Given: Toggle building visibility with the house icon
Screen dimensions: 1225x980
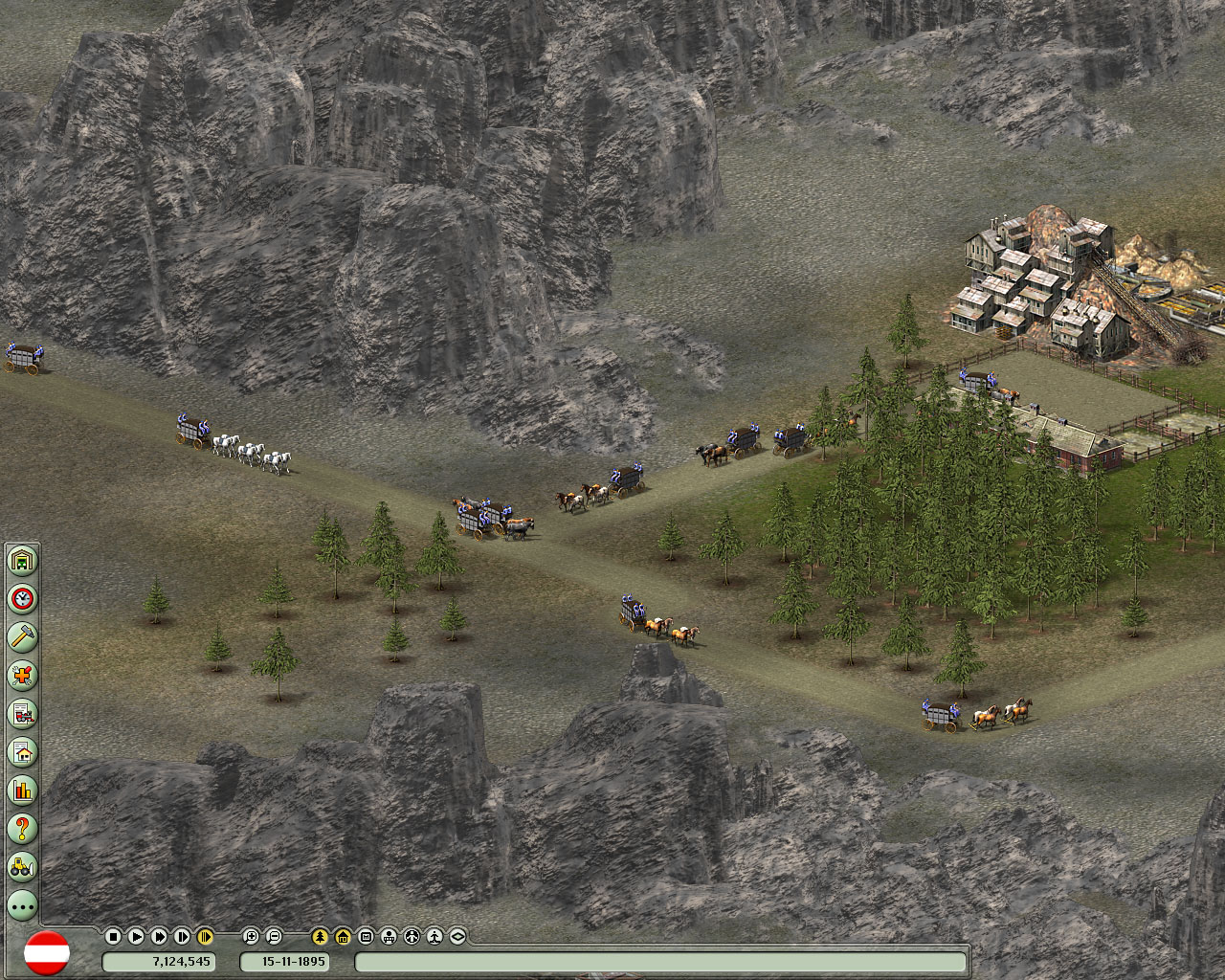Looking at the screenshot, I should click(343, 936).
